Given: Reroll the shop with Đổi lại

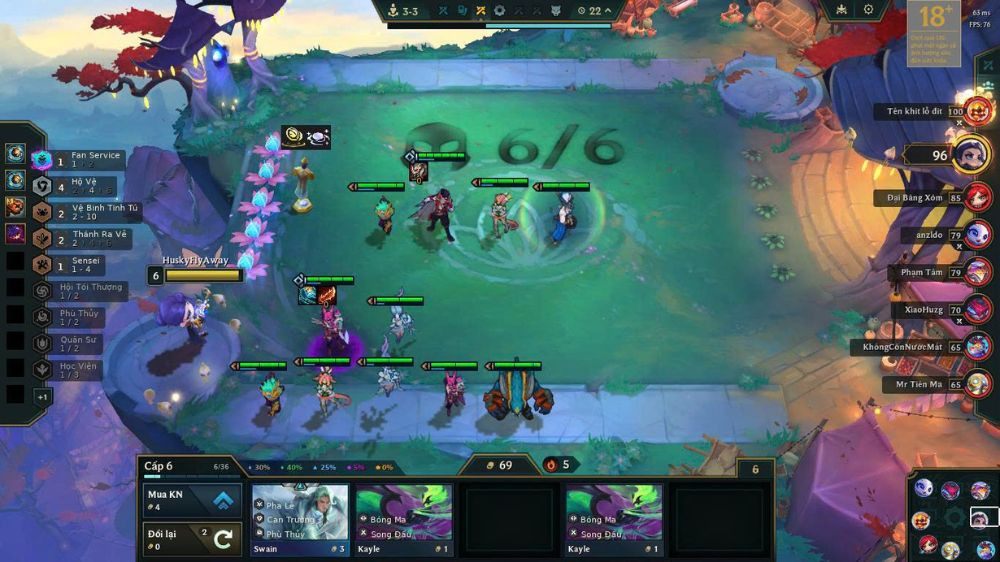Looking at the screenshot, I should click(192, 539).
